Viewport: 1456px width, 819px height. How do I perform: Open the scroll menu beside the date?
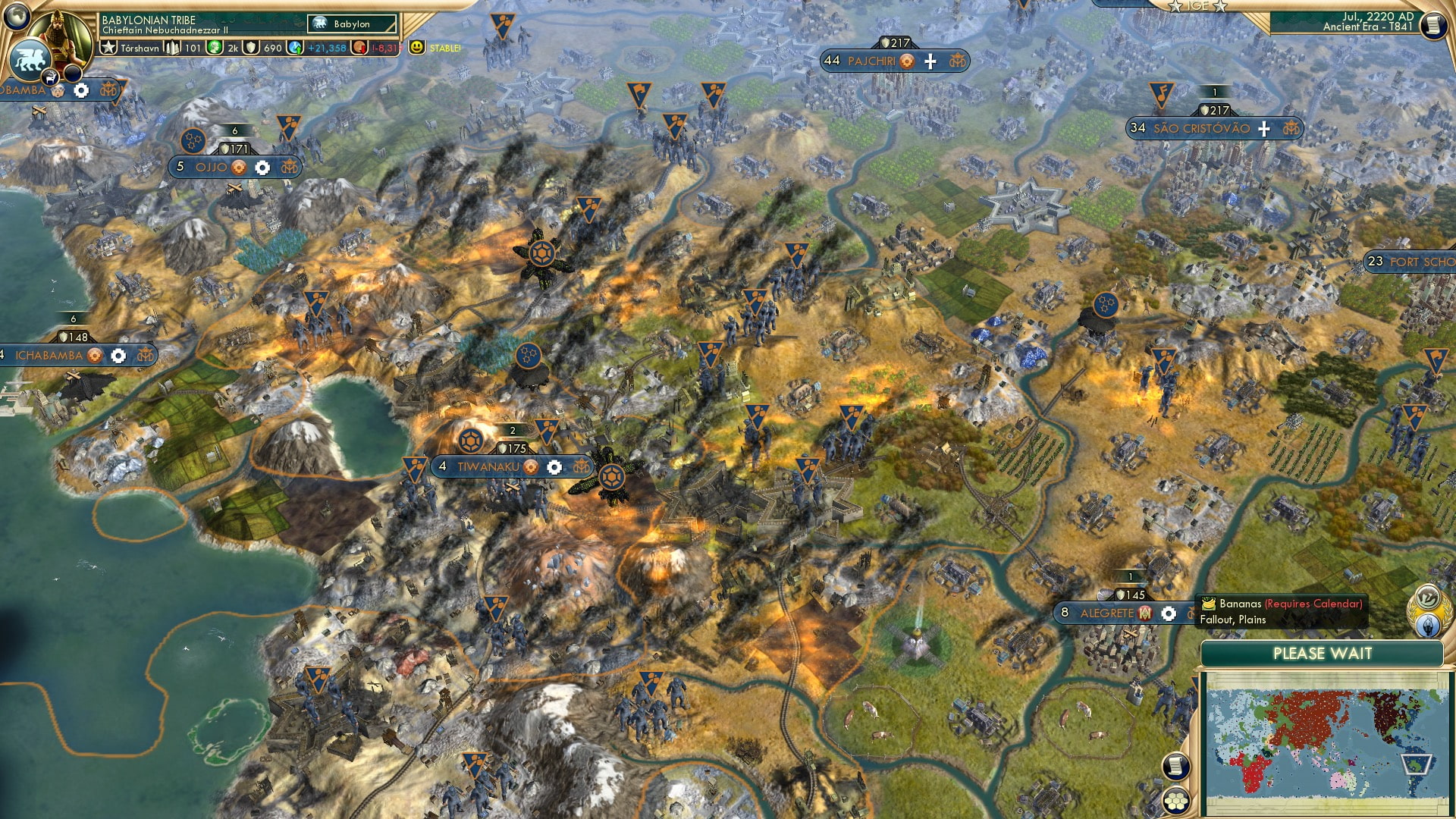(x=1432, y=25)
